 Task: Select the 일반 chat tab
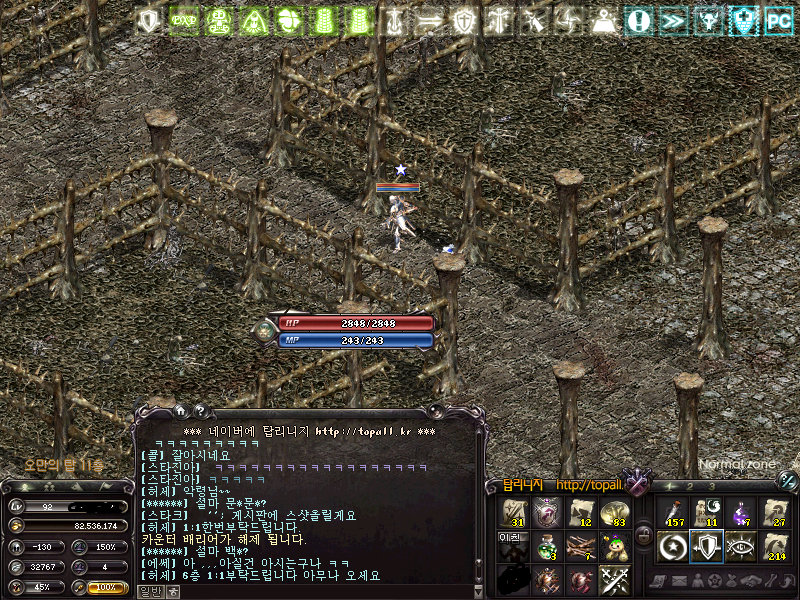[149, 591]
